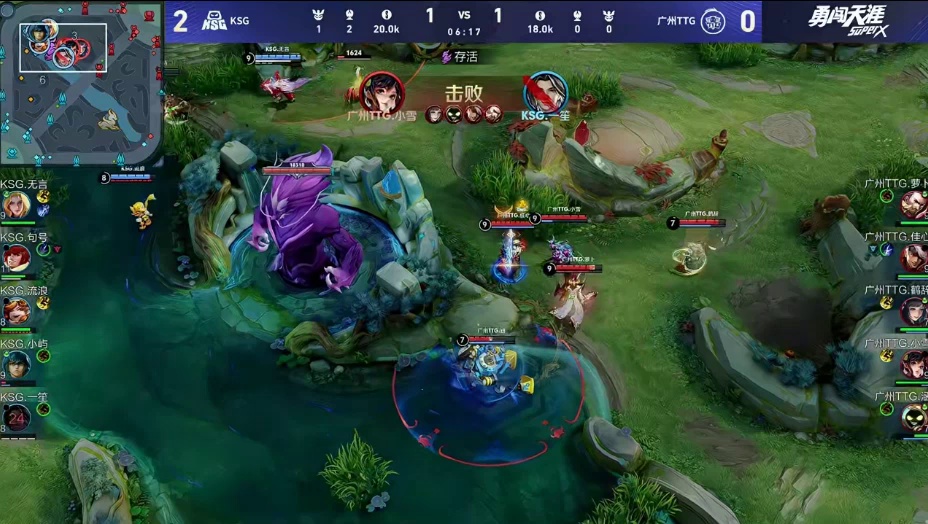The width and height of the screenshot is (928, 524).
Task: Click the 广州TTG.小雪 killer portrait in kill banner
Action: point(381,92)
